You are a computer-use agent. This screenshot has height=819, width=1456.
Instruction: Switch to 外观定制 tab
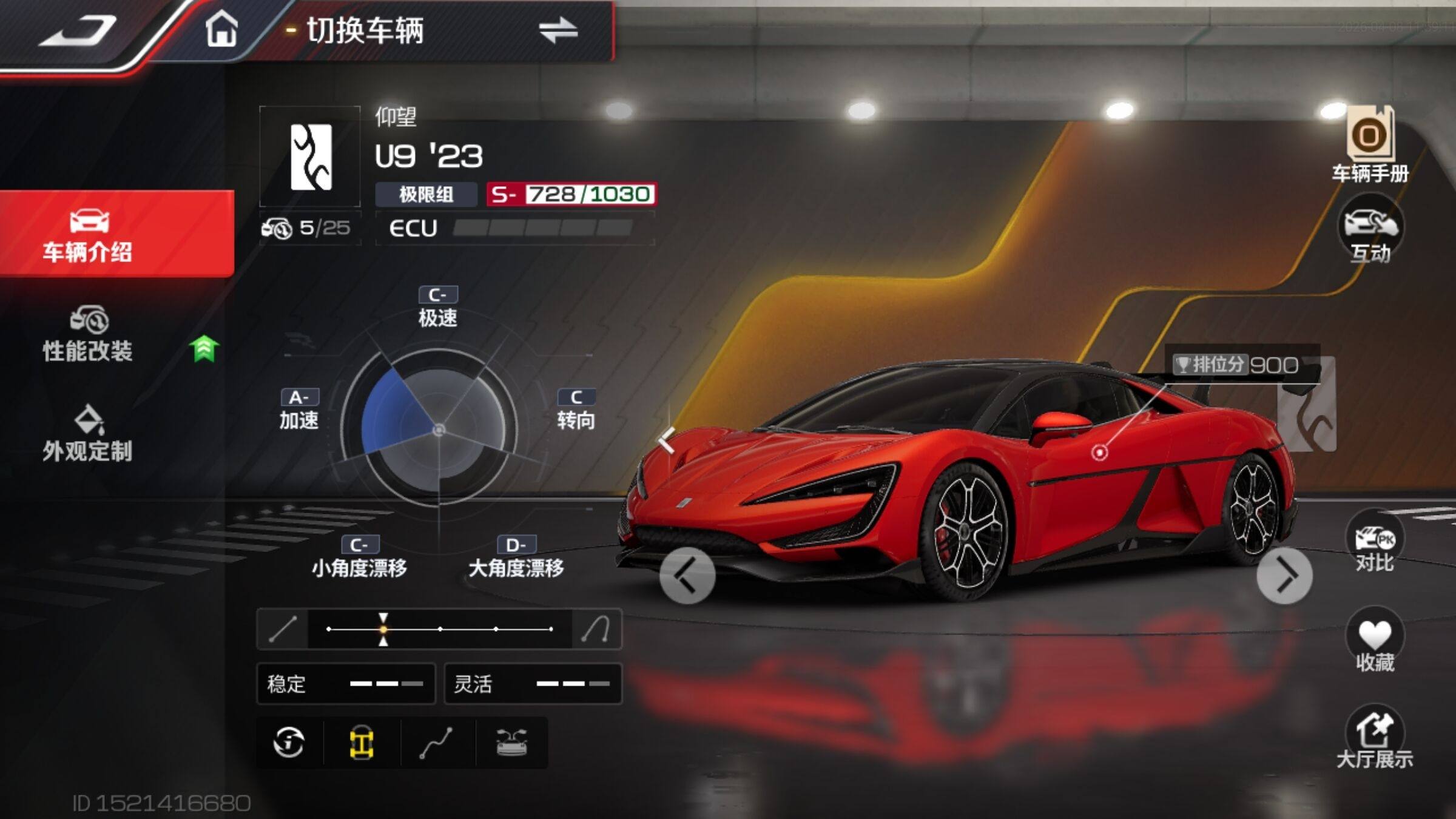[88, 434]
